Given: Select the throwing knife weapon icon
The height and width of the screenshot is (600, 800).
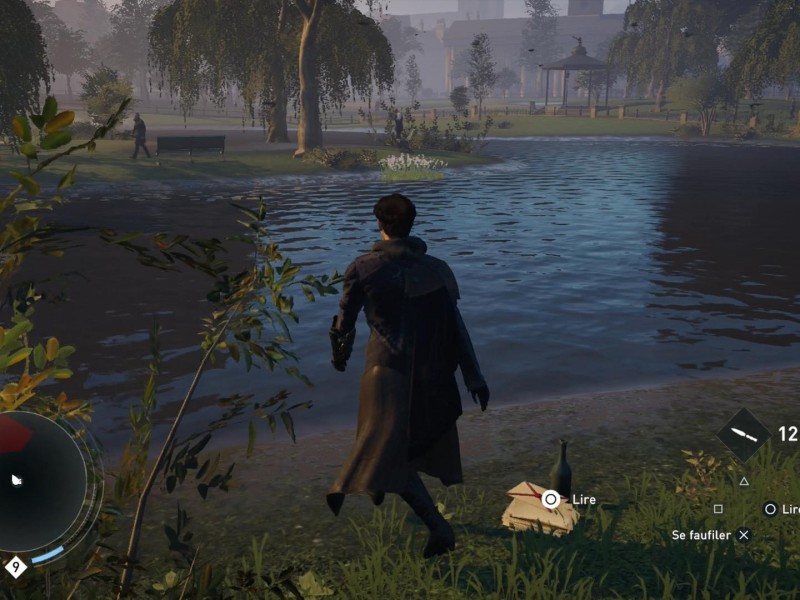Looking at the screenshot, I should (744, 435).
